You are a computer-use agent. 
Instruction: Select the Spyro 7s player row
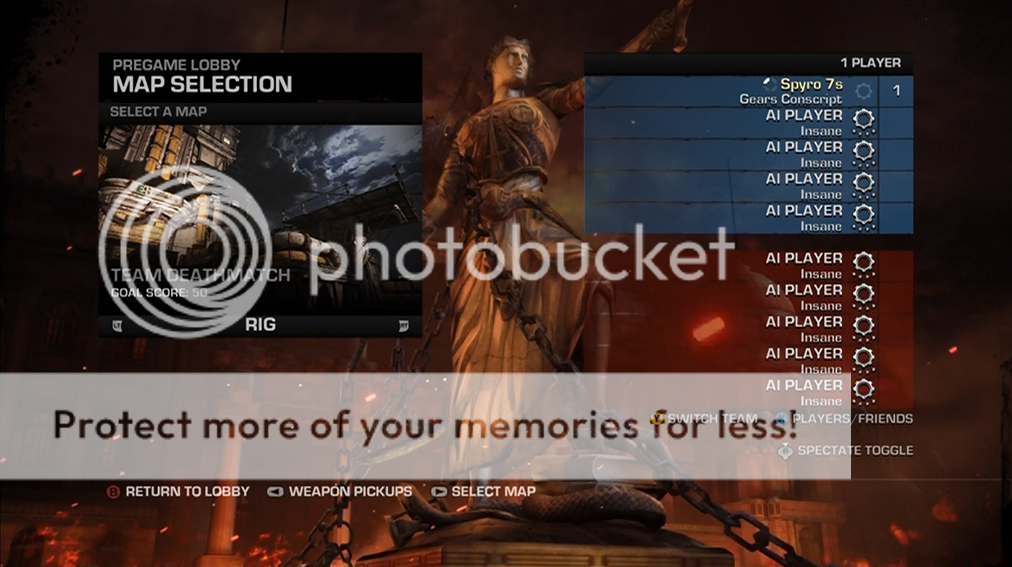pyautogui.click(x=748, y=91)
